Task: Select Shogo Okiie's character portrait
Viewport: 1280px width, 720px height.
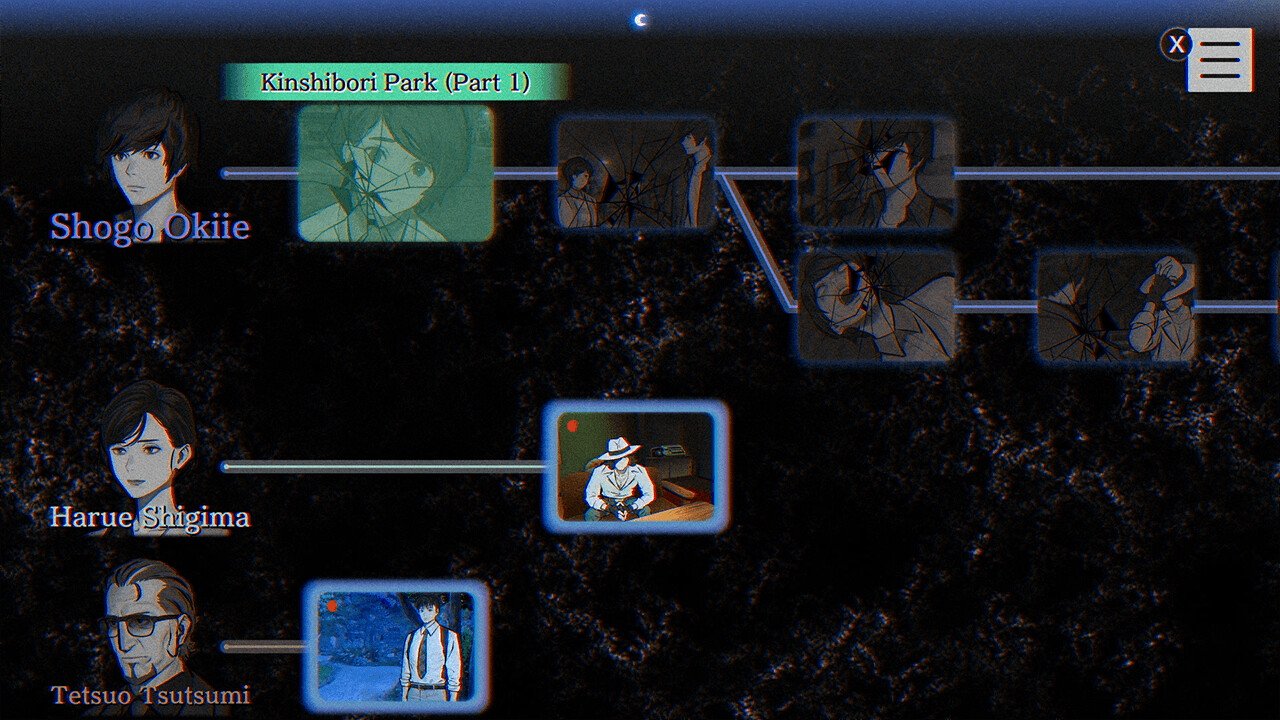Action: (148, 160)
